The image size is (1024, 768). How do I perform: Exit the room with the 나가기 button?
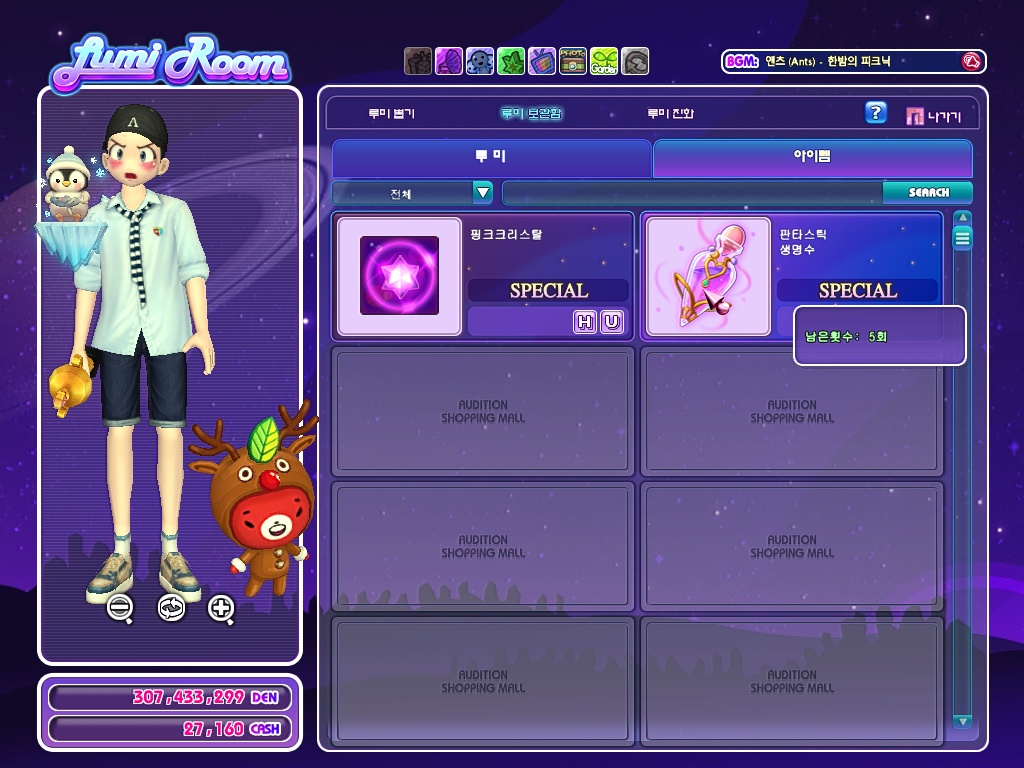pos(933,116)
